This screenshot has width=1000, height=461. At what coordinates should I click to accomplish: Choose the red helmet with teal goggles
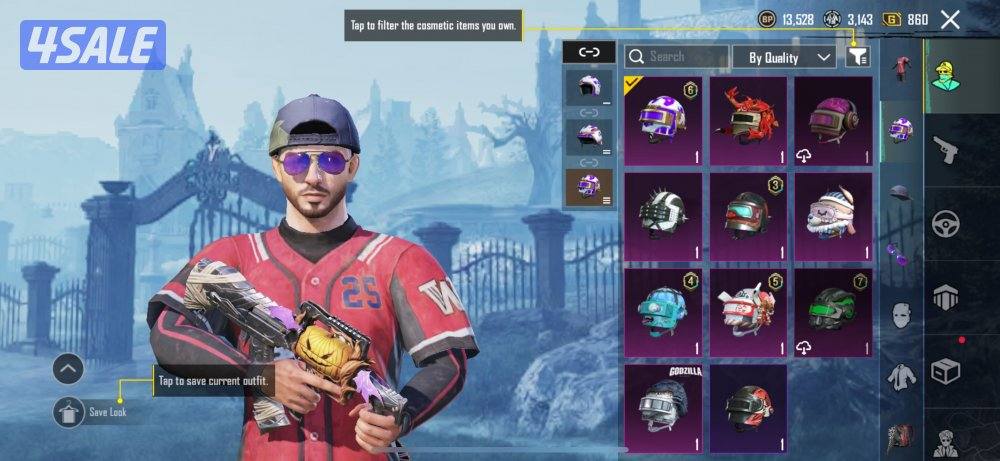(748, 215)
